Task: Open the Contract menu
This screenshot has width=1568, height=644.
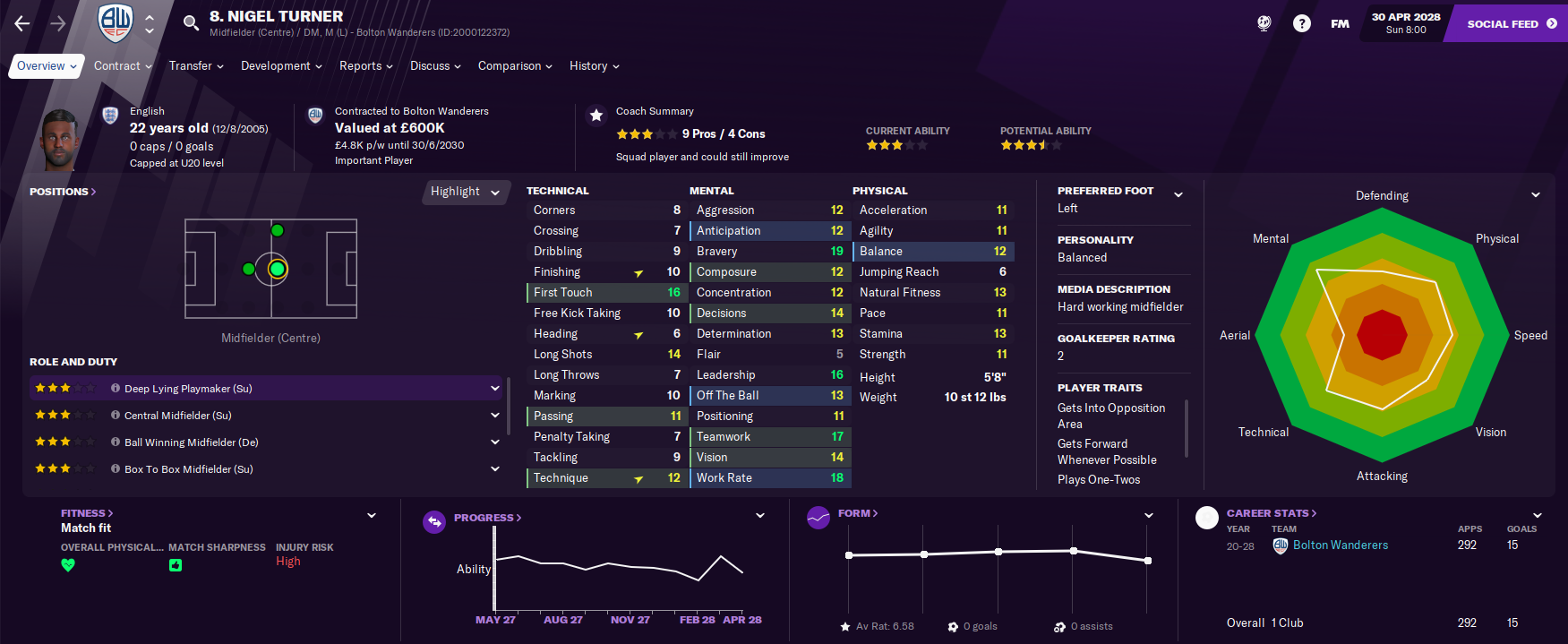Action: tap(123, 66)
